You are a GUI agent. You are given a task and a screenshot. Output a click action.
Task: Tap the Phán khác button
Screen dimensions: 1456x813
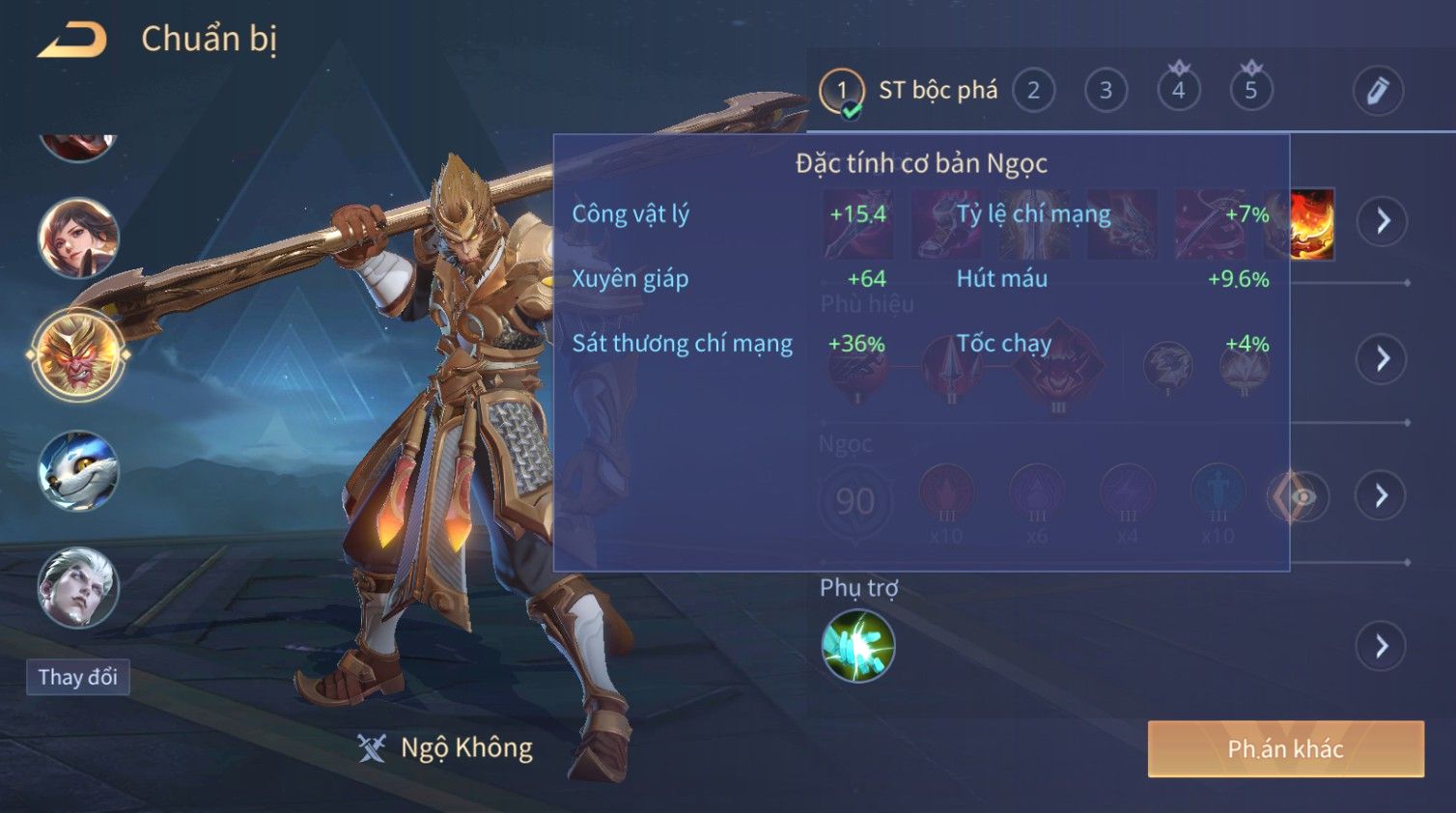tap(1285, 749)
